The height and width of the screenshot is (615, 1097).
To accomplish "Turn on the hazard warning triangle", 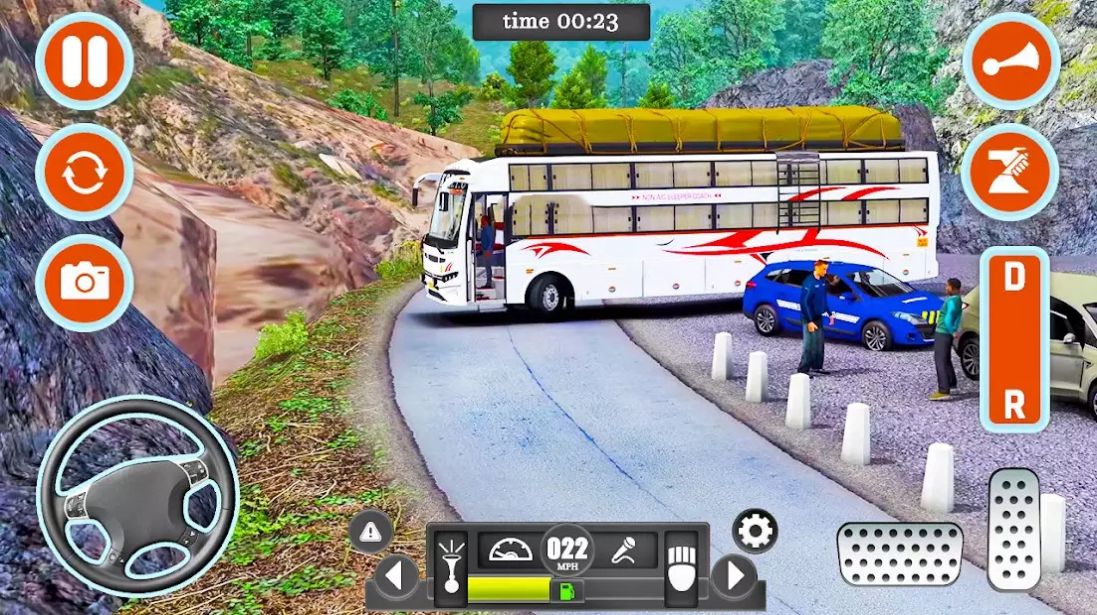I will pos(370,530).
